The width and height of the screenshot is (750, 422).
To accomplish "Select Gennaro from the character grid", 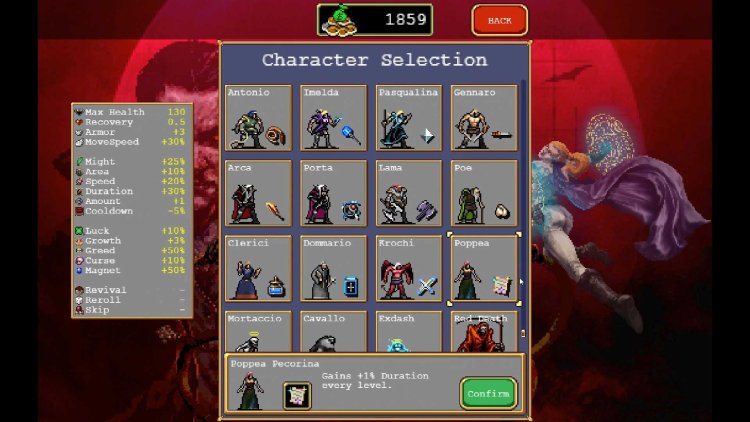I will 484,118.
